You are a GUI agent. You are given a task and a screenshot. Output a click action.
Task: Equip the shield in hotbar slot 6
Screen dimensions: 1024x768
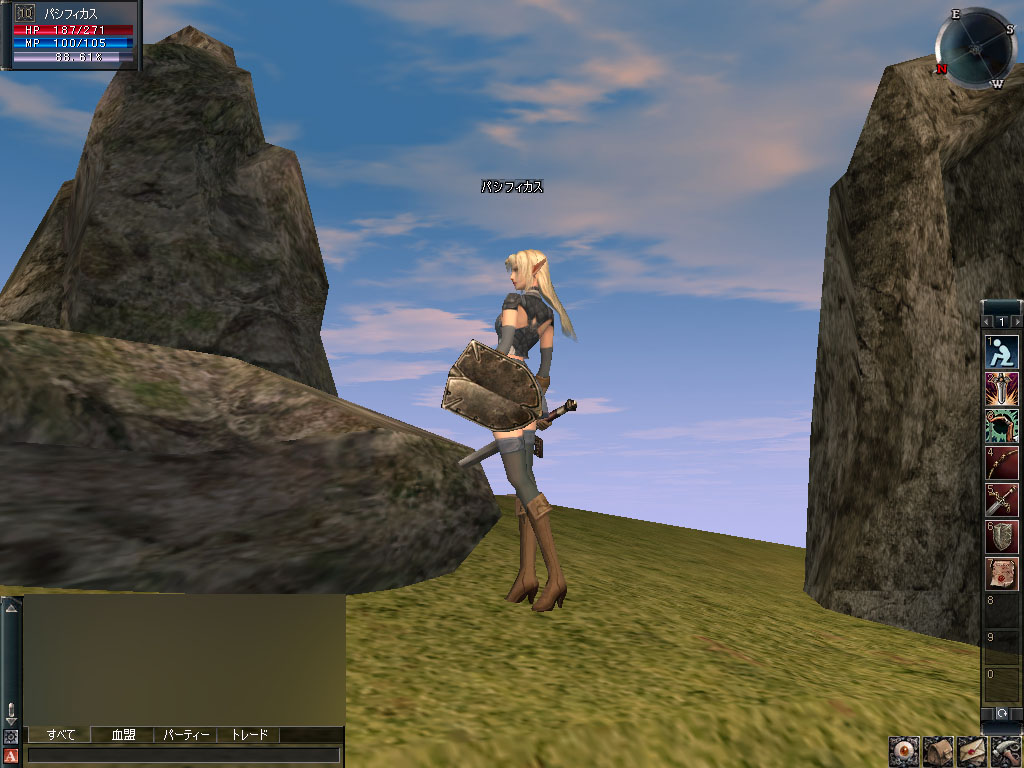1001,536
